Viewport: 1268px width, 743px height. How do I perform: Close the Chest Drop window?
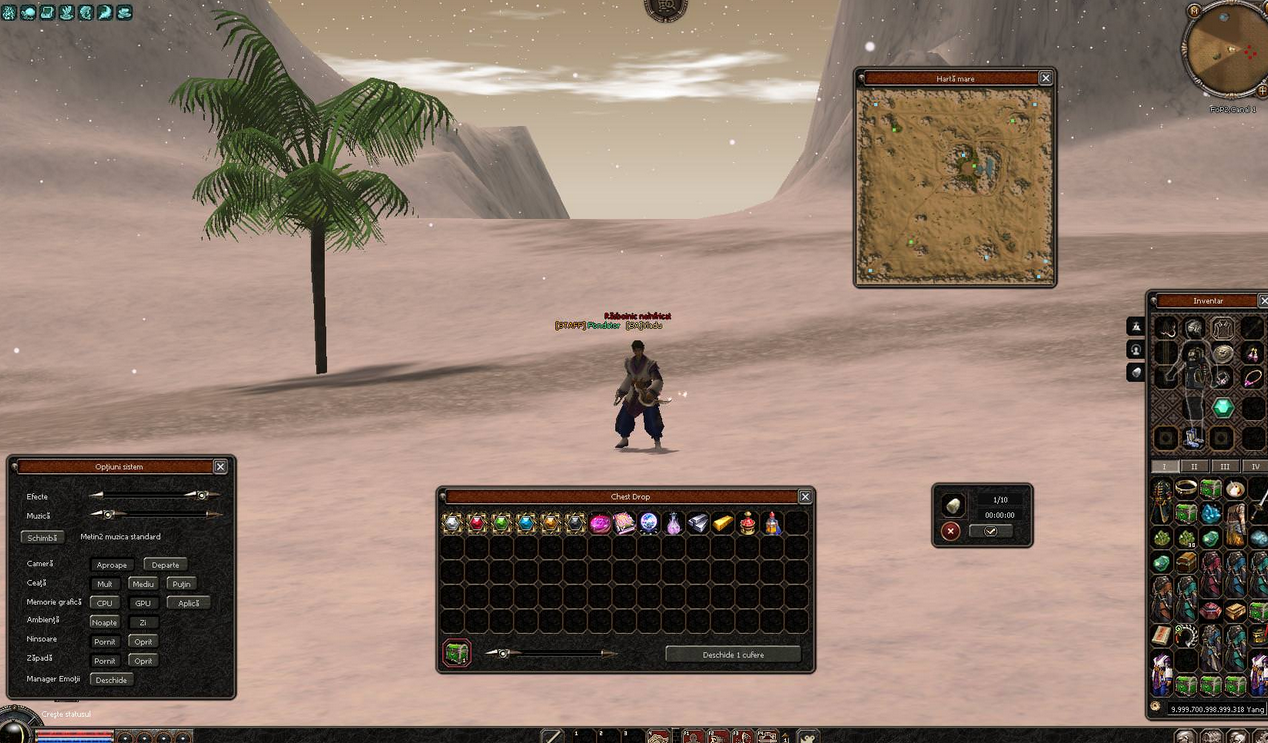point(805,496)
